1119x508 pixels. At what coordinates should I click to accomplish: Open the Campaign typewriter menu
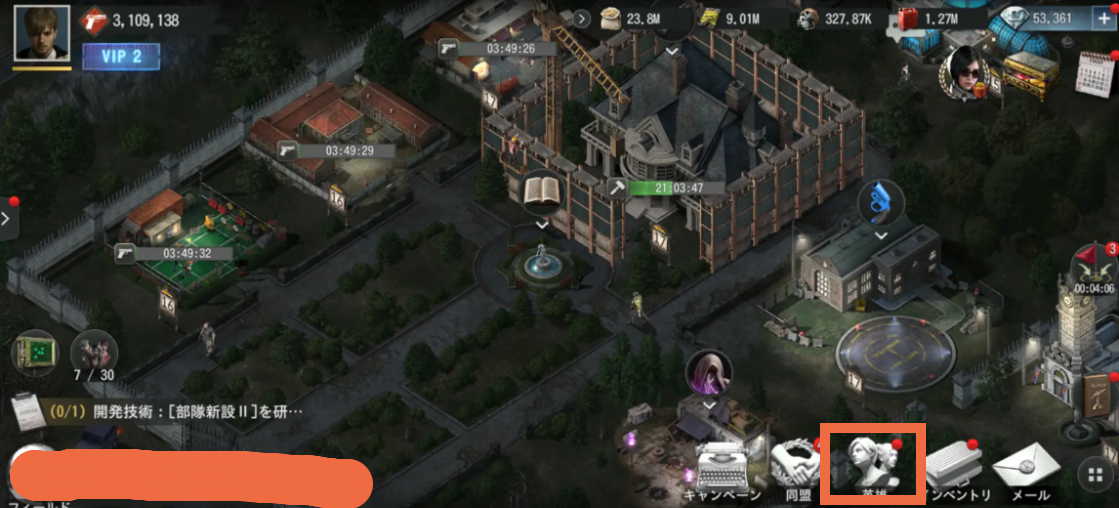click(x=723, y=470)
